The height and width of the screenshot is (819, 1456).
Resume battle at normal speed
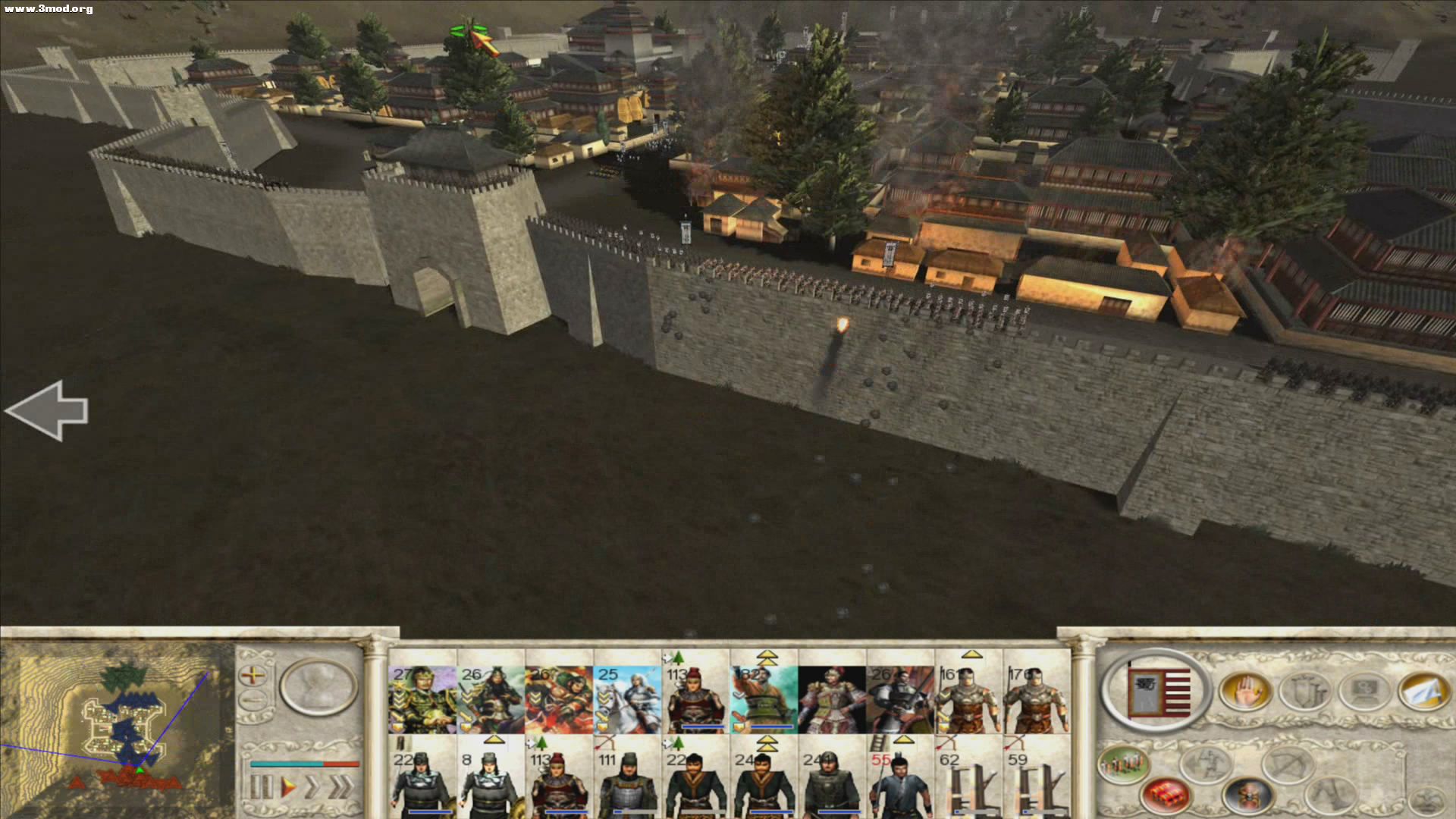click(289, 786)
